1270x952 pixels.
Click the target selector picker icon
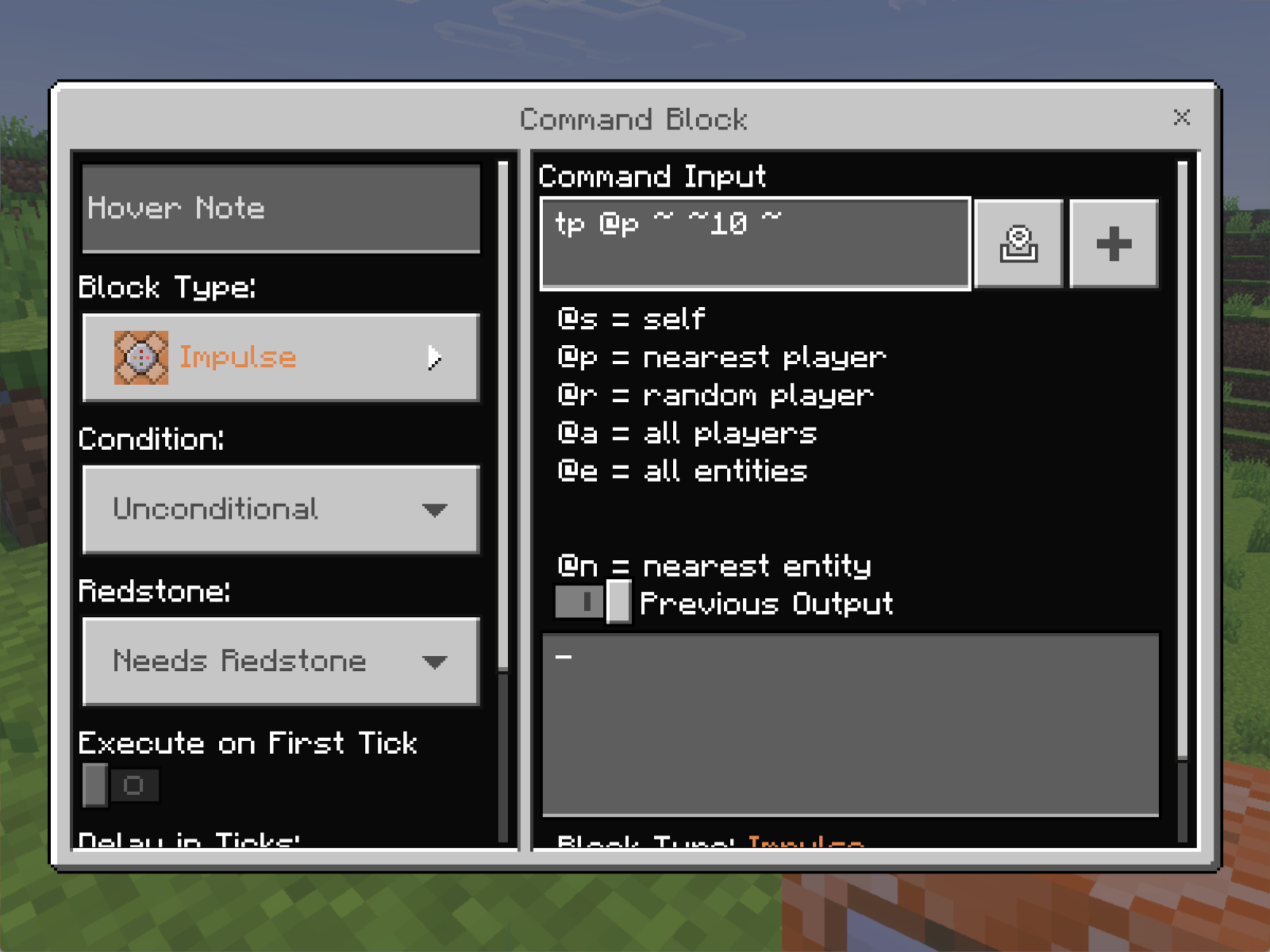[1018, 244]
